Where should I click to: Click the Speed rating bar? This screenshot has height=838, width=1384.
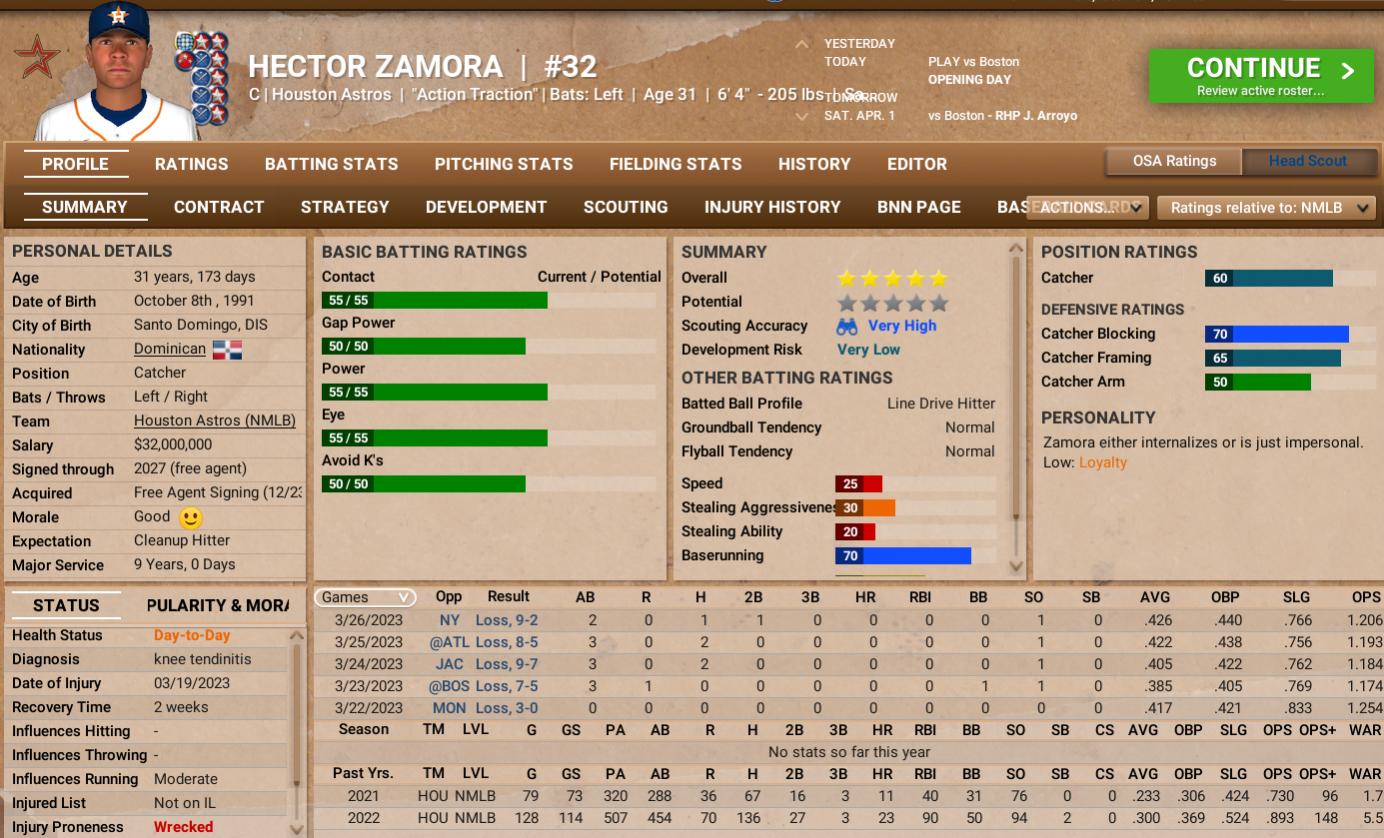point(860,482)
